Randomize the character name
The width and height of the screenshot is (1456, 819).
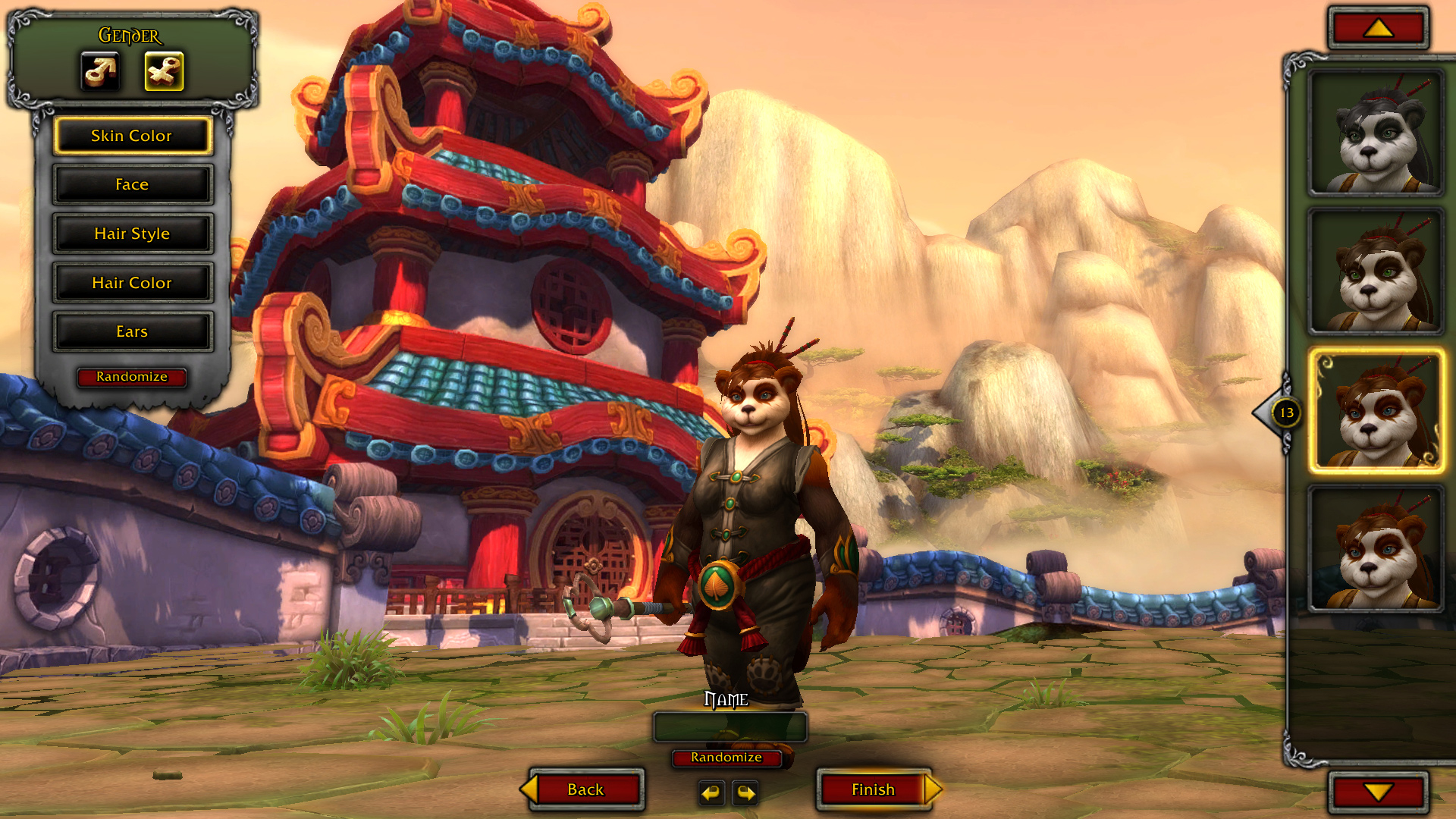(726, 758)
